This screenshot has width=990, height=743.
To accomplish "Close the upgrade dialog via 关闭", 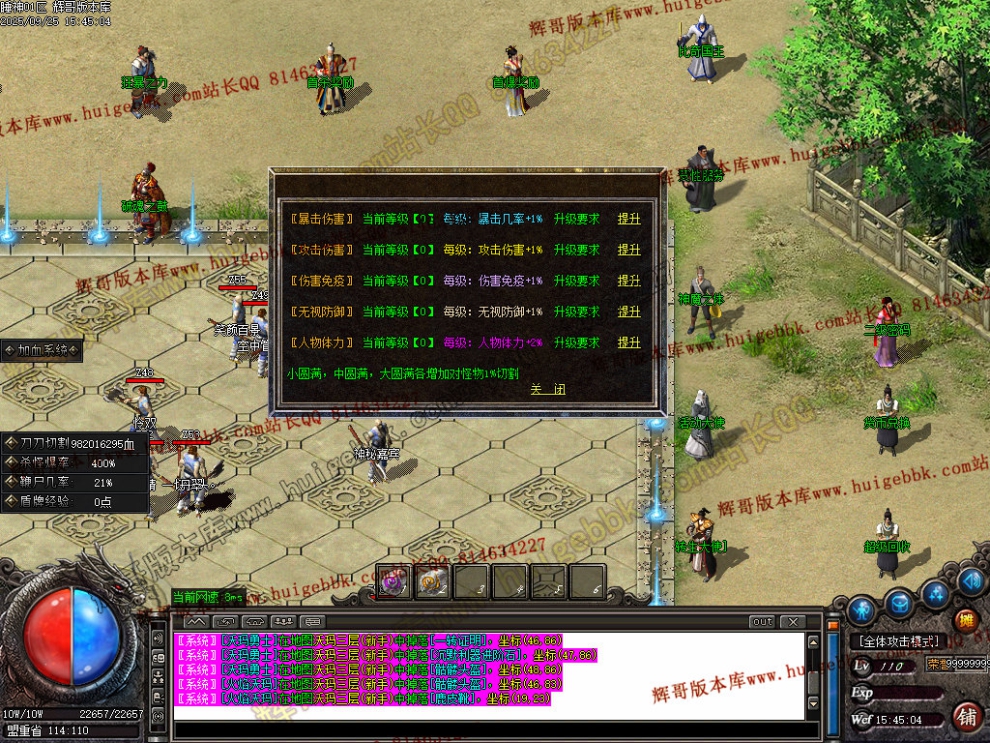I will [547, 389].
